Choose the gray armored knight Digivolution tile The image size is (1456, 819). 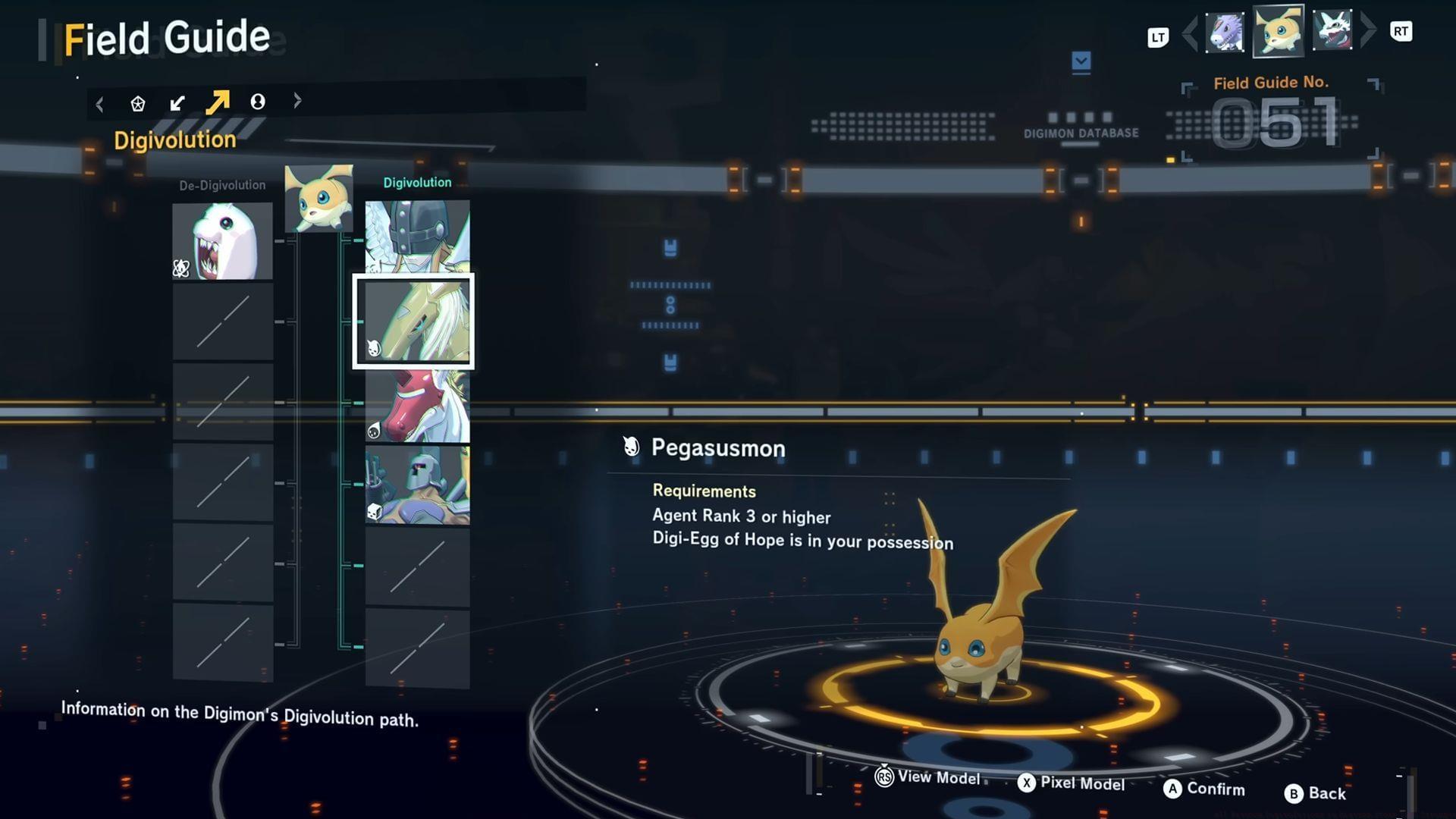pos(417,485)
